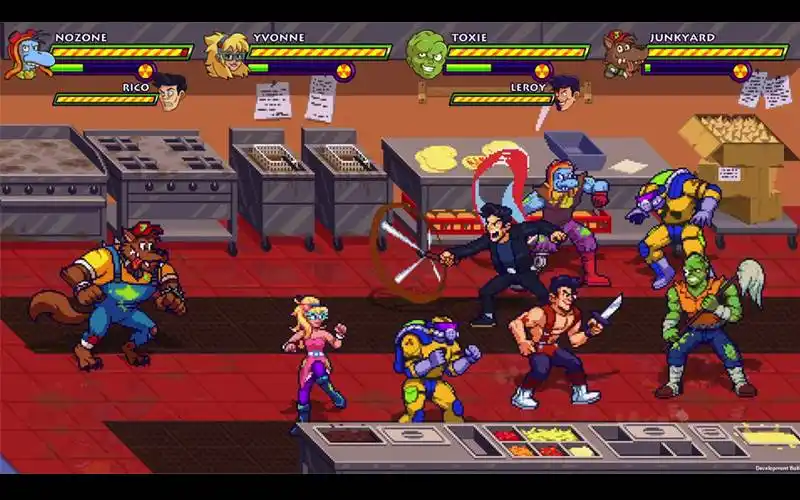This screenshot has width=800, height=500.
Task: Select Junkyard's dog portrait icon
Action: click(622, 54)
